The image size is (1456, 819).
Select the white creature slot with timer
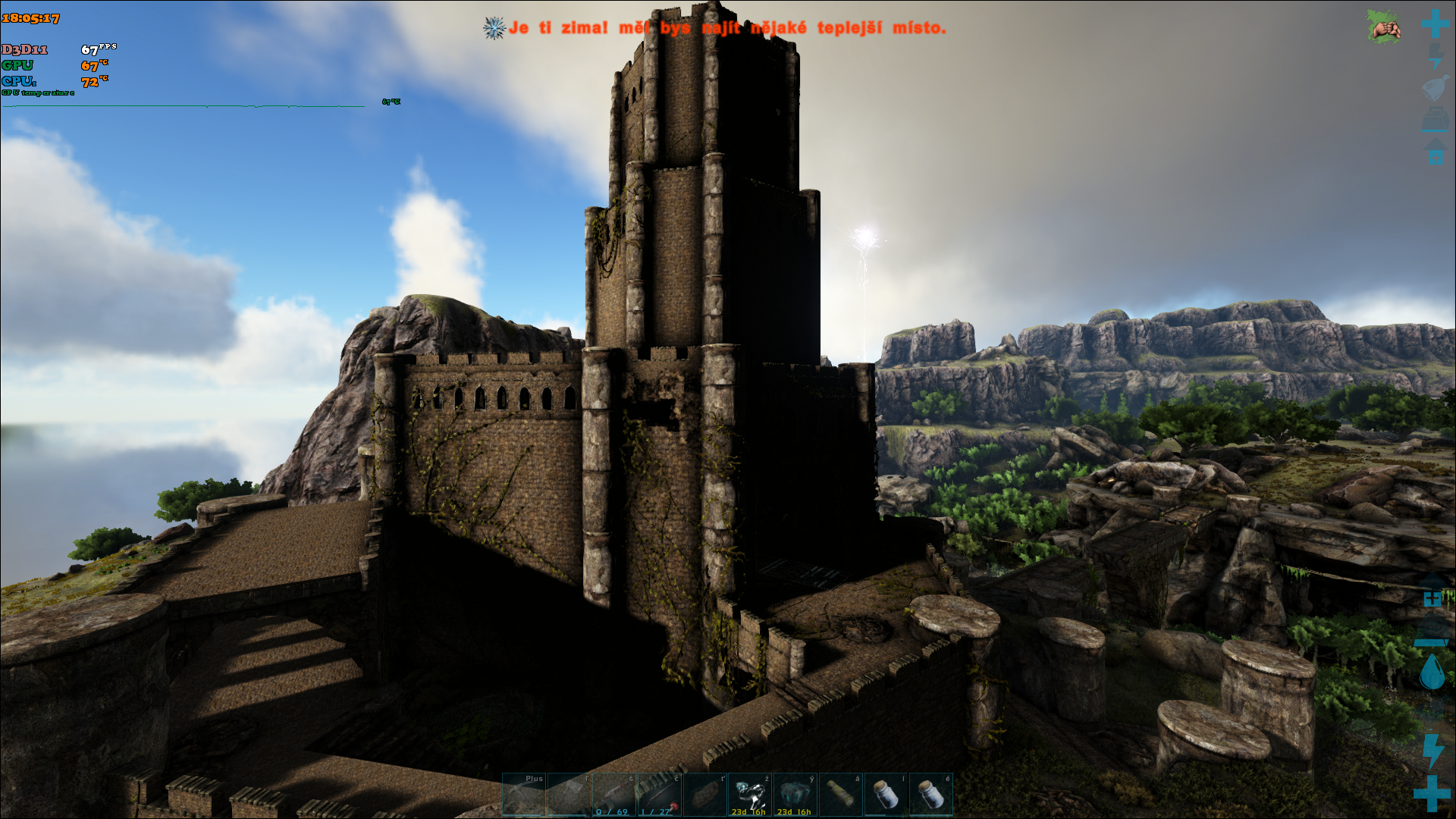pyautogui.click(x=750, y=795)
